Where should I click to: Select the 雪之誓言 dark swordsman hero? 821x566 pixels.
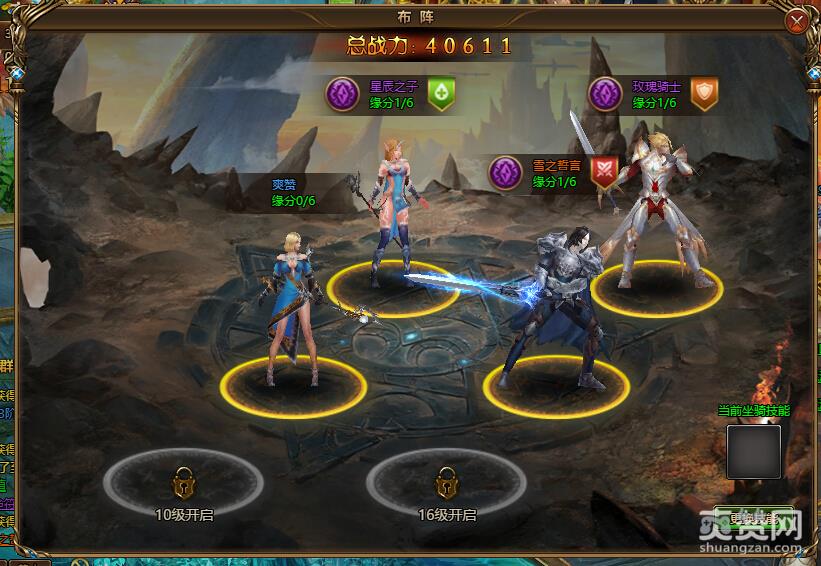tap(555, 310)
